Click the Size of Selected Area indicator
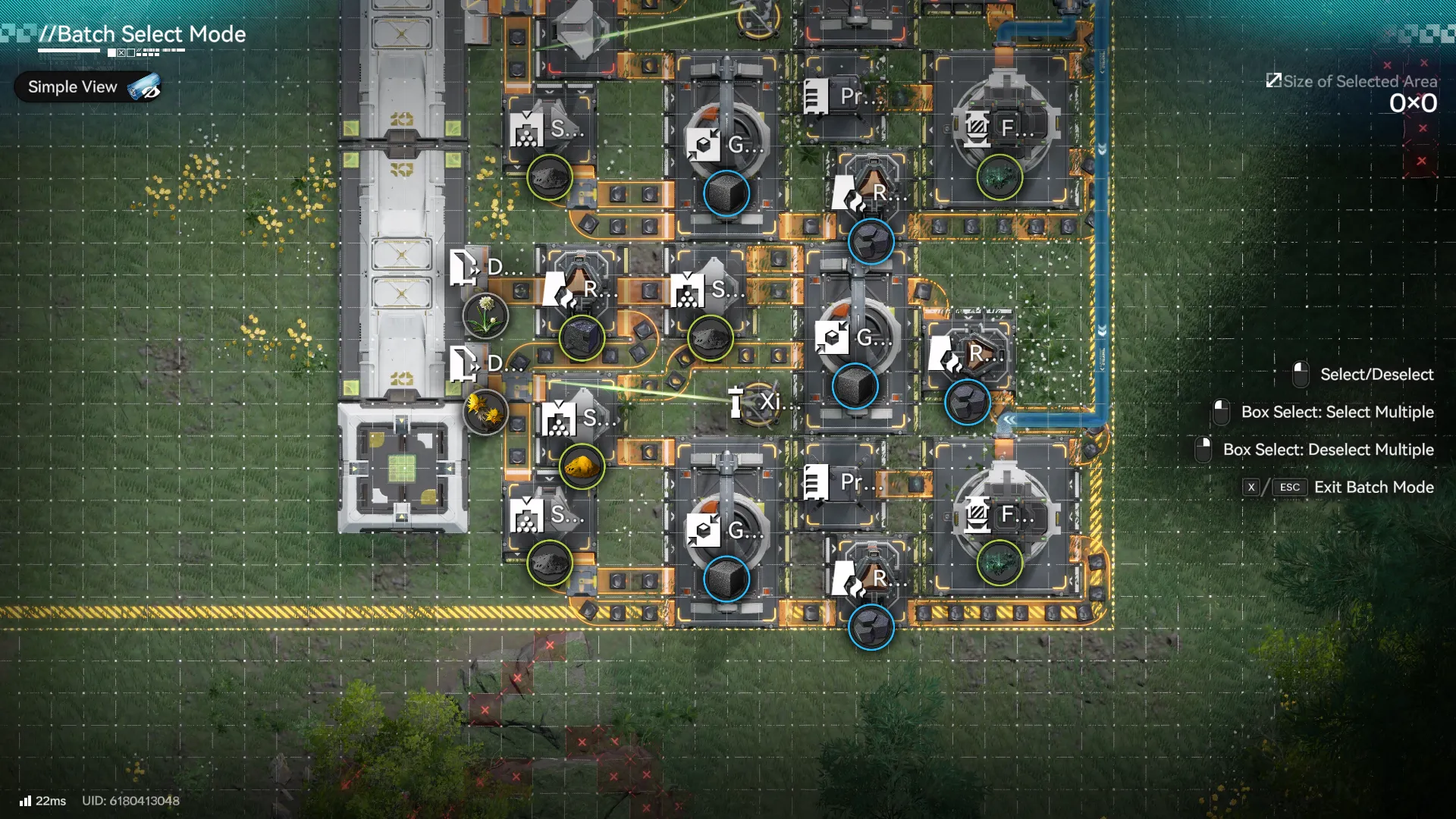Viewport: 1456px width, 819px height. pyautogui.click(x=1354, y=81)
